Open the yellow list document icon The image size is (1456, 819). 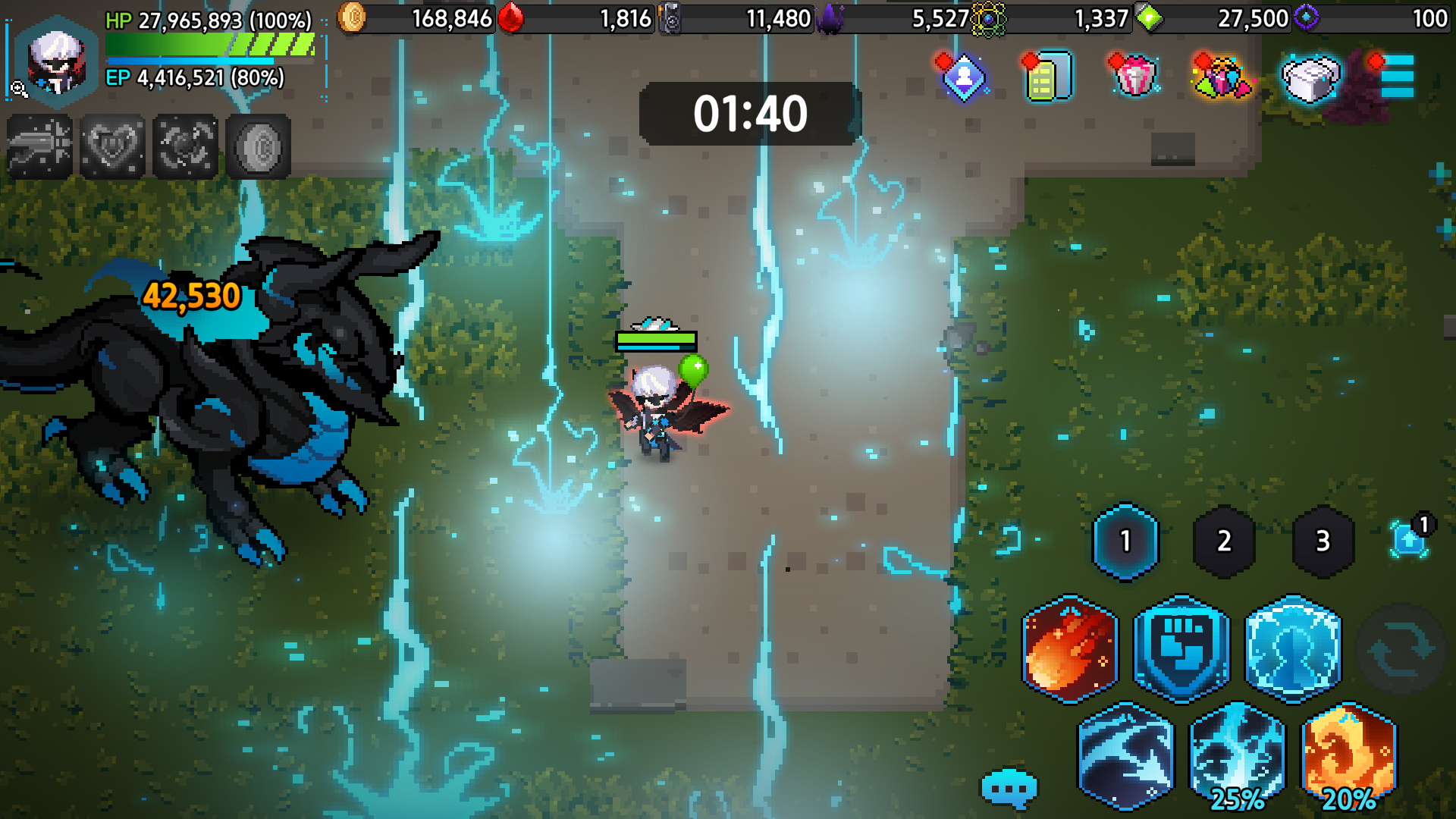coord(1049,77)
